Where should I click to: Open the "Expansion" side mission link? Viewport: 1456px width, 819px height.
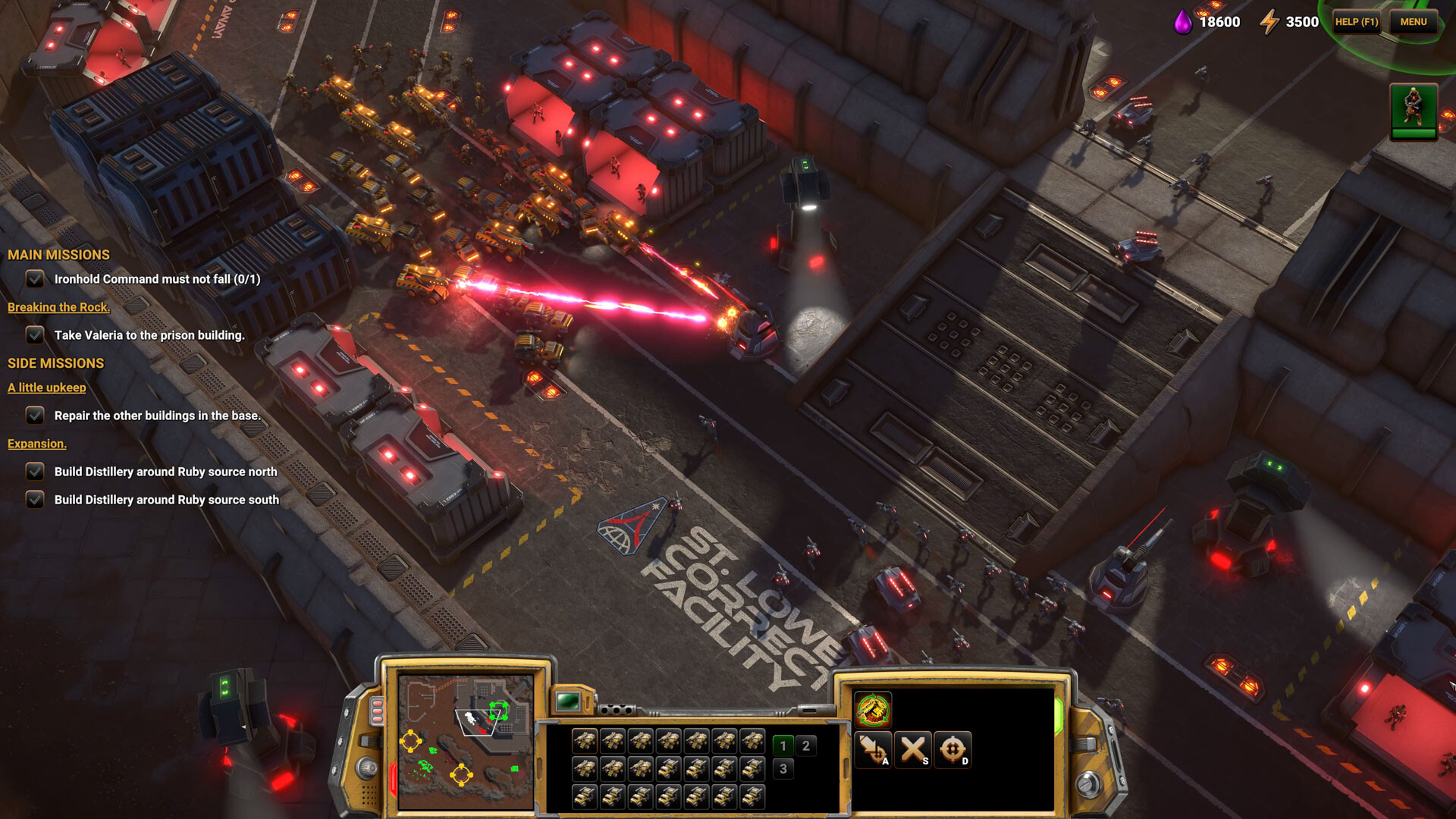point(37,444)
